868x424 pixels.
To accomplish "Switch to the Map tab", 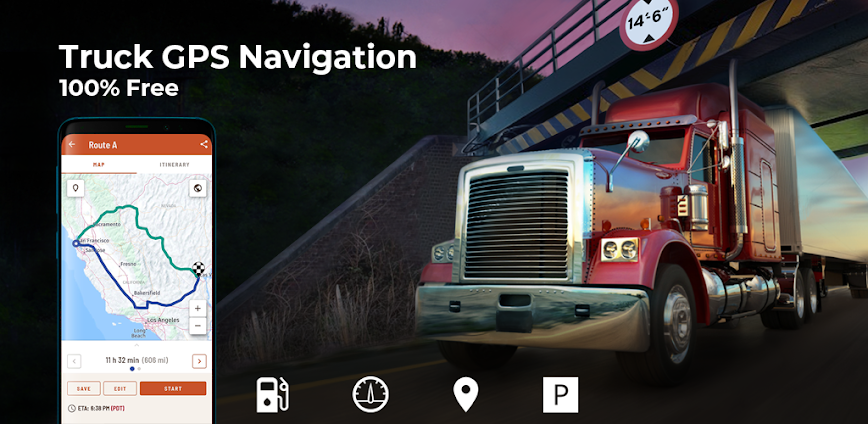I will [99, 164].
